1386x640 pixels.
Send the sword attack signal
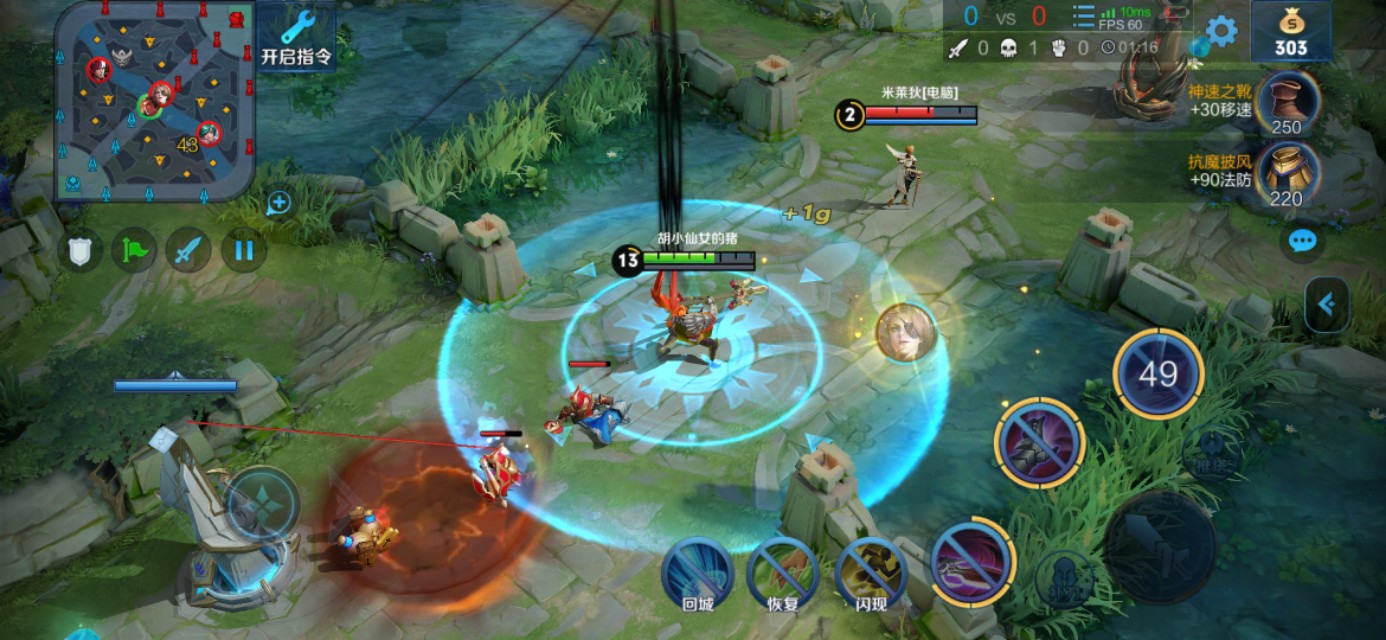(x=188, y=250)
